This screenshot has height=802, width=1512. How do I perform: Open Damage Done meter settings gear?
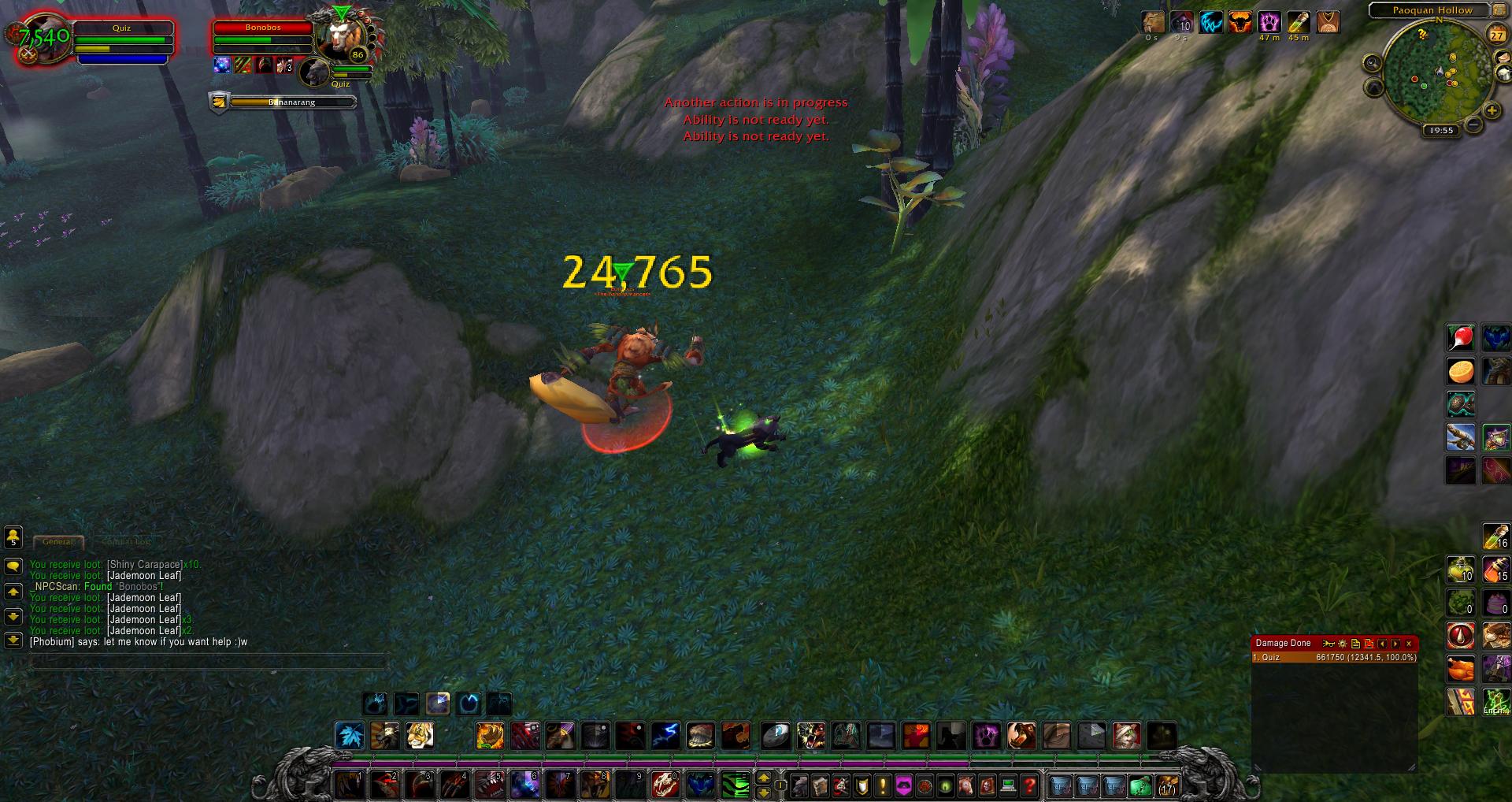1342,644
